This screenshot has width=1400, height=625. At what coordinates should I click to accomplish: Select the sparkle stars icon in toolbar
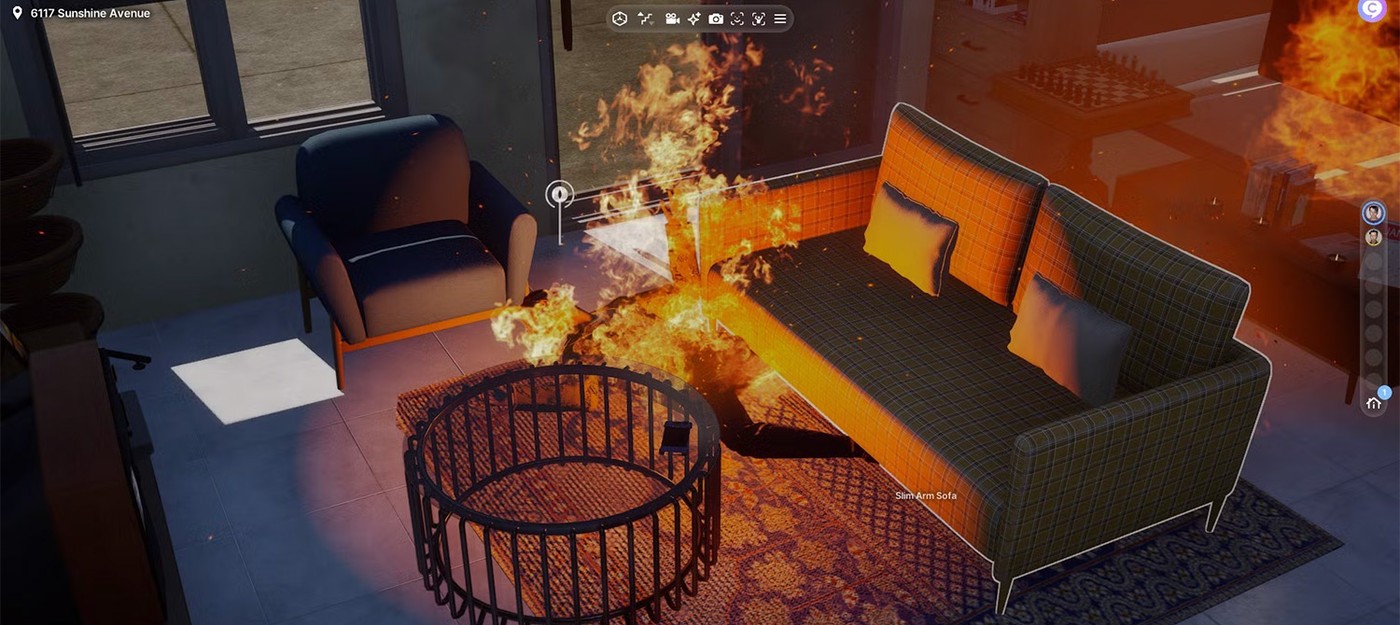click(693, 19)
